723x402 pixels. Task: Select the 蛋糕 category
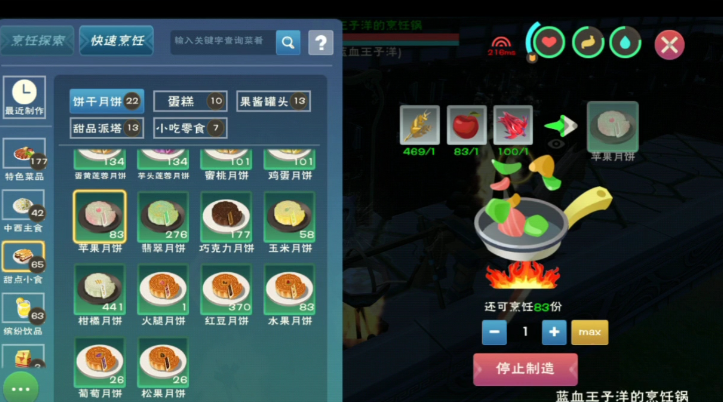click(189, 101)
